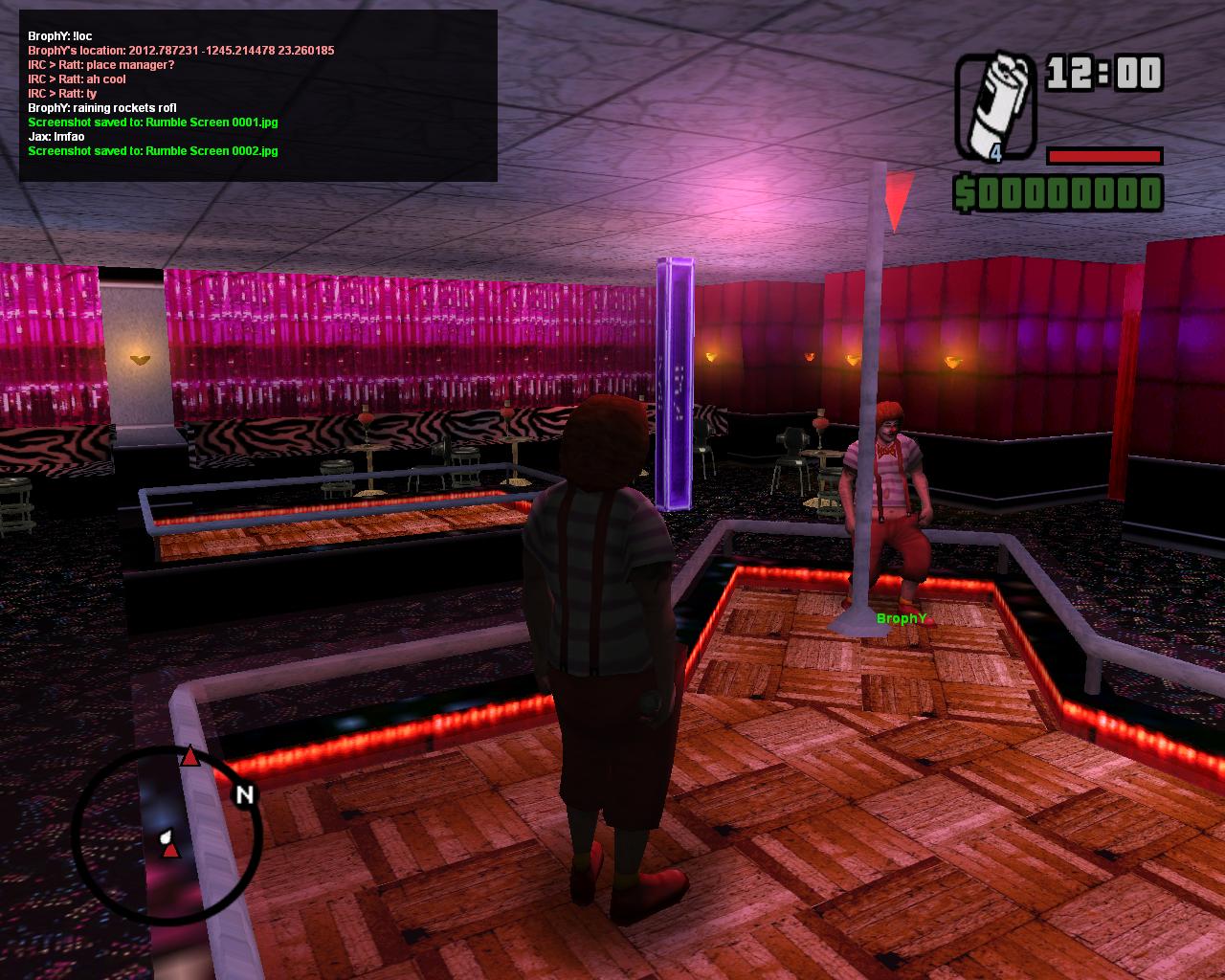Image resolution: width=1225 pixels, height=980 pixels.
Task: Select the red triangle marker on radar
Action: click(x=190, y=758)
